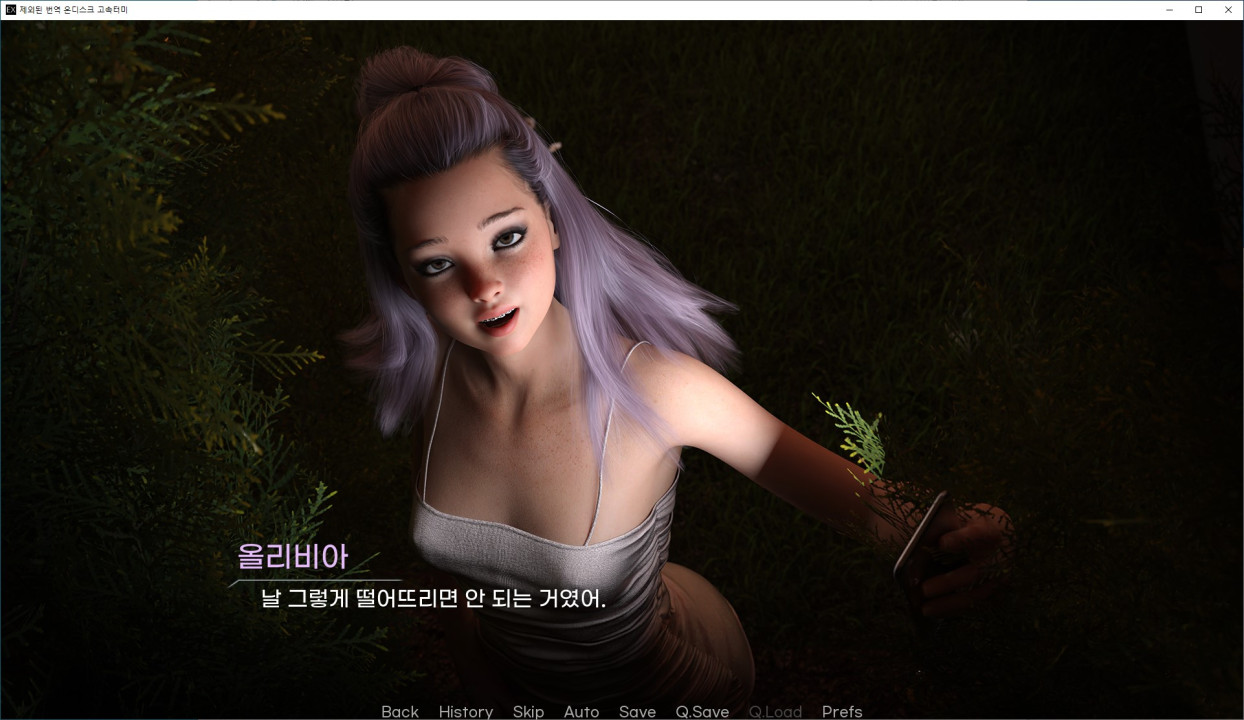Minimize the game window
The image size is (1244, 720).
[x=1169, y=10]
